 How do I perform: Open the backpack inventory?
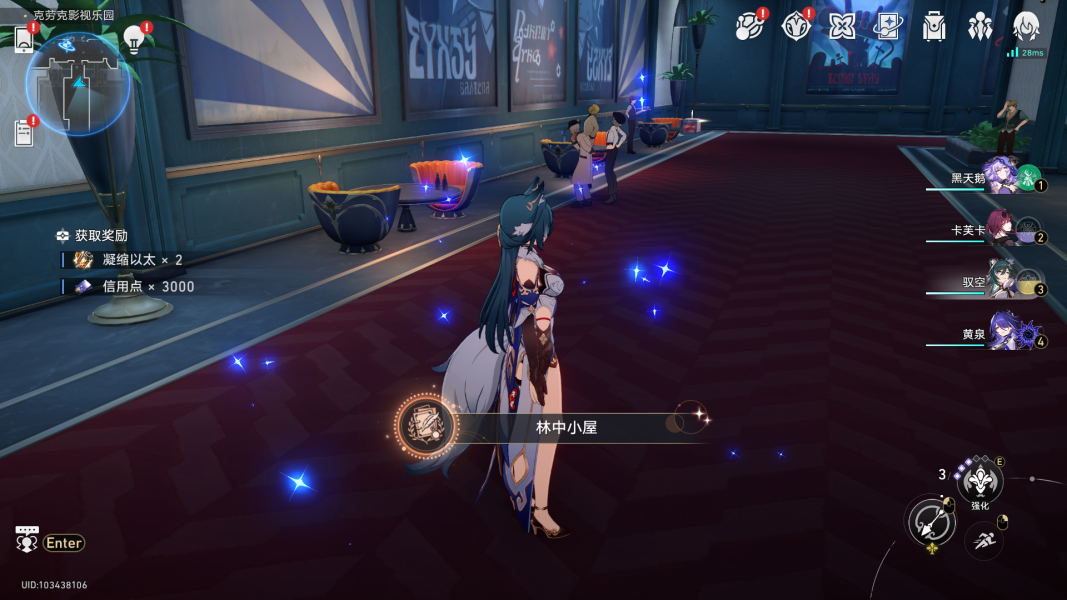934,27
